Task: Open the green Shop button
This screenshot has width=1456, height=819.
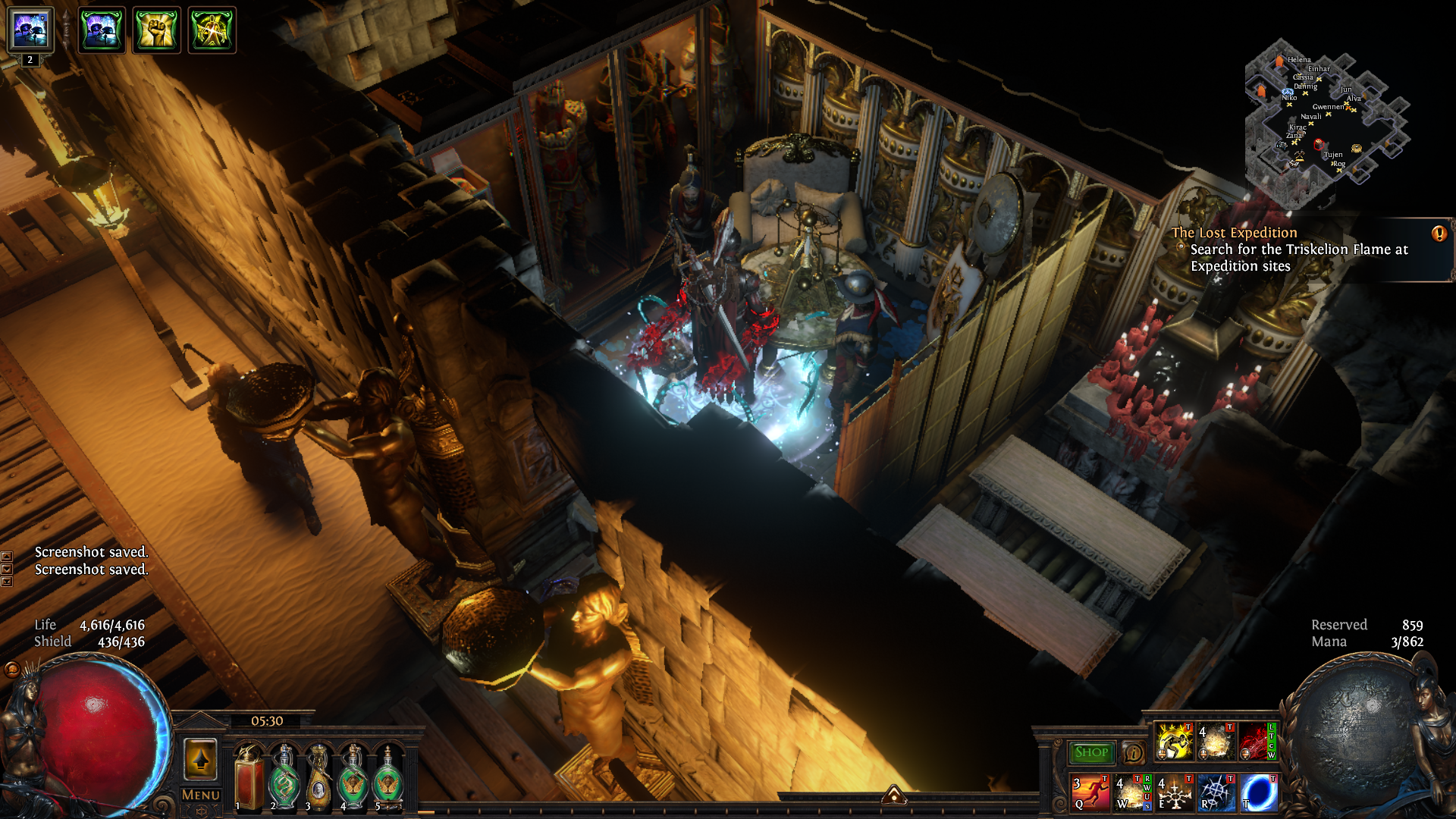Action: [1091, 752]
